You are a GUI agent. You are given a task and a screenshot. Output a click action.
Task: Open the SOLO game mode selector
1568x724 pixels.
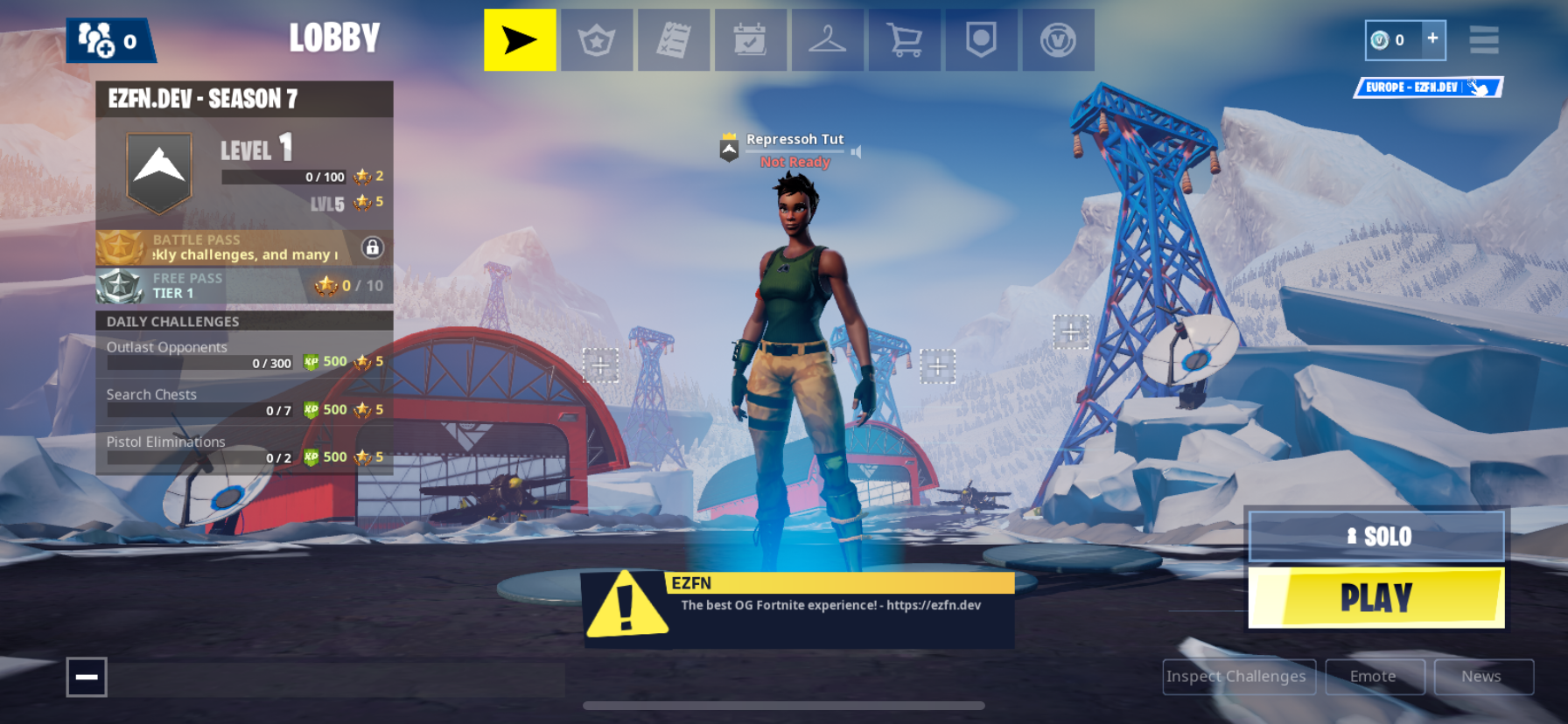(x=1378, y=536)
